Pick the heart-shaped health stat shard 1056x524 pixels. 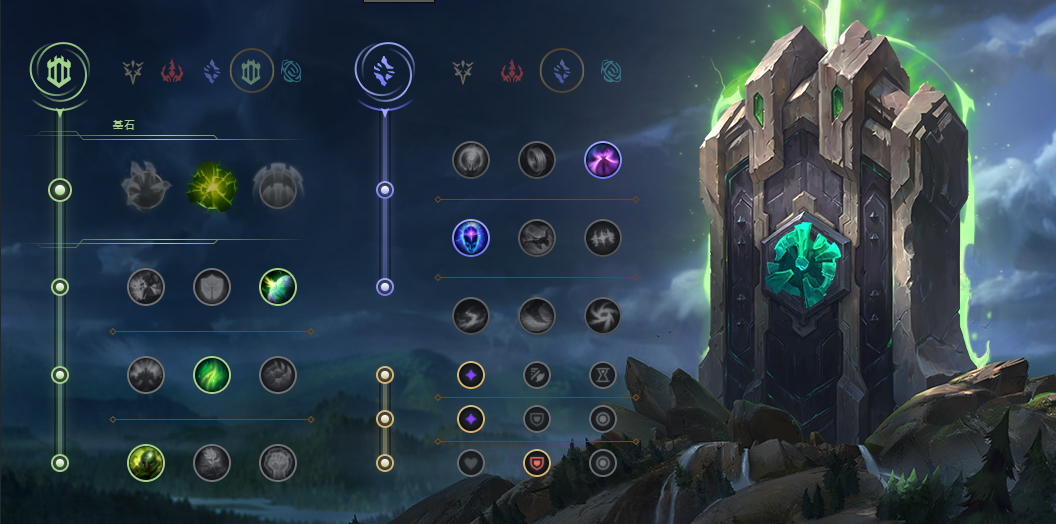471,463
